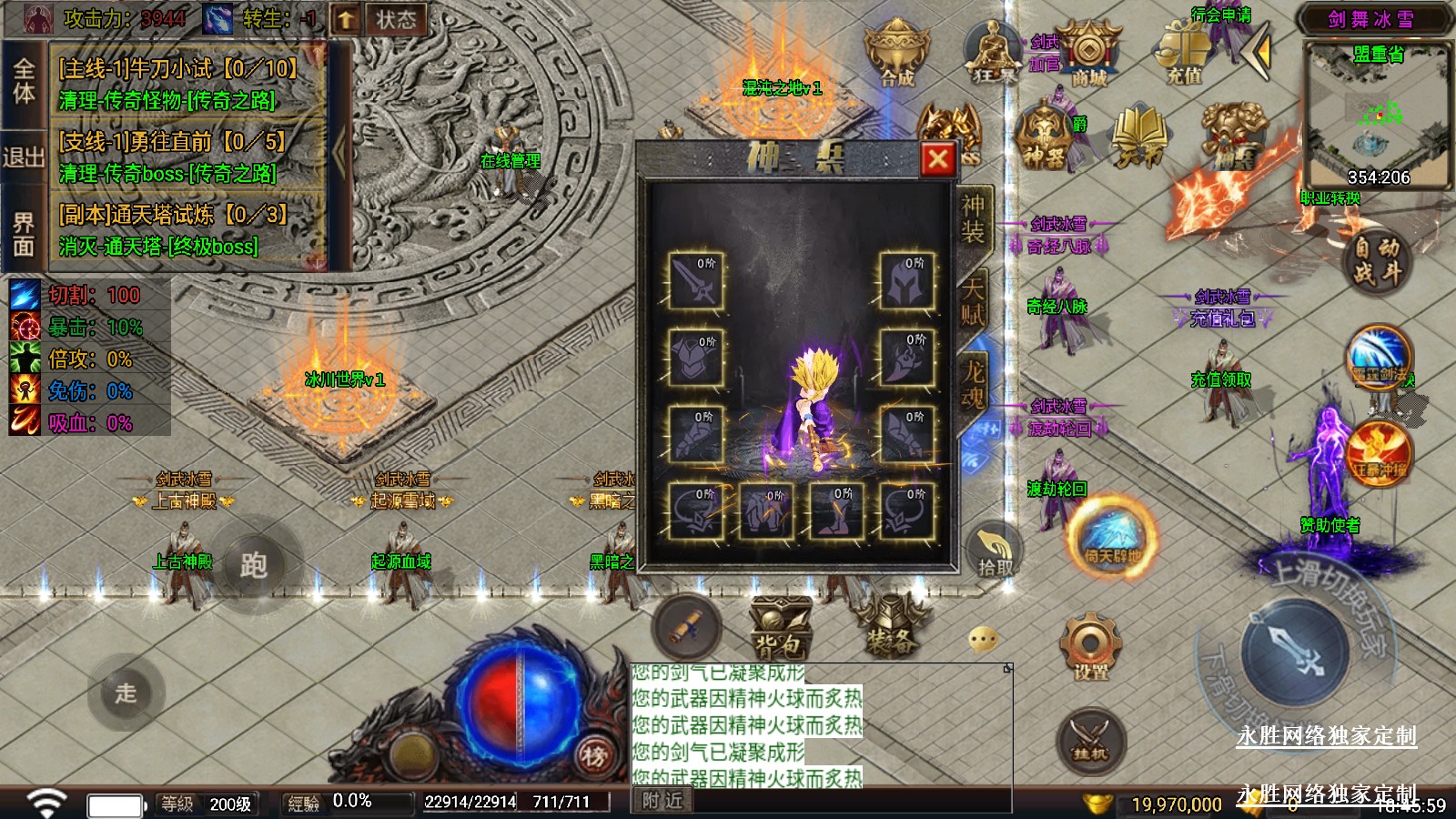1456x819 pixels.
Task: Switch to the 天赋 tab
Action: click(x=972, y=301)
